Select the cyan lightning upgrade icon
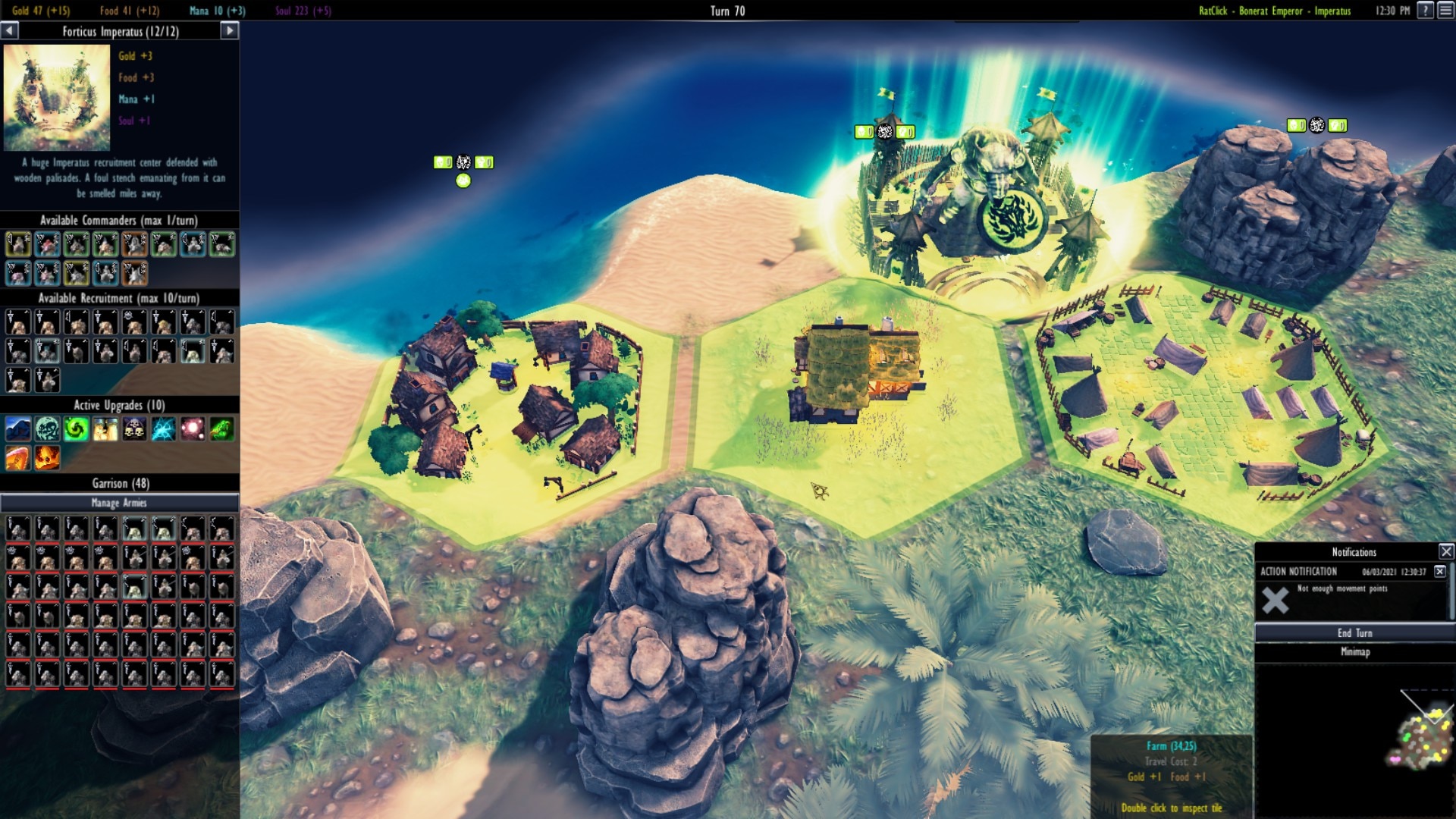 (x=163, y=429)
